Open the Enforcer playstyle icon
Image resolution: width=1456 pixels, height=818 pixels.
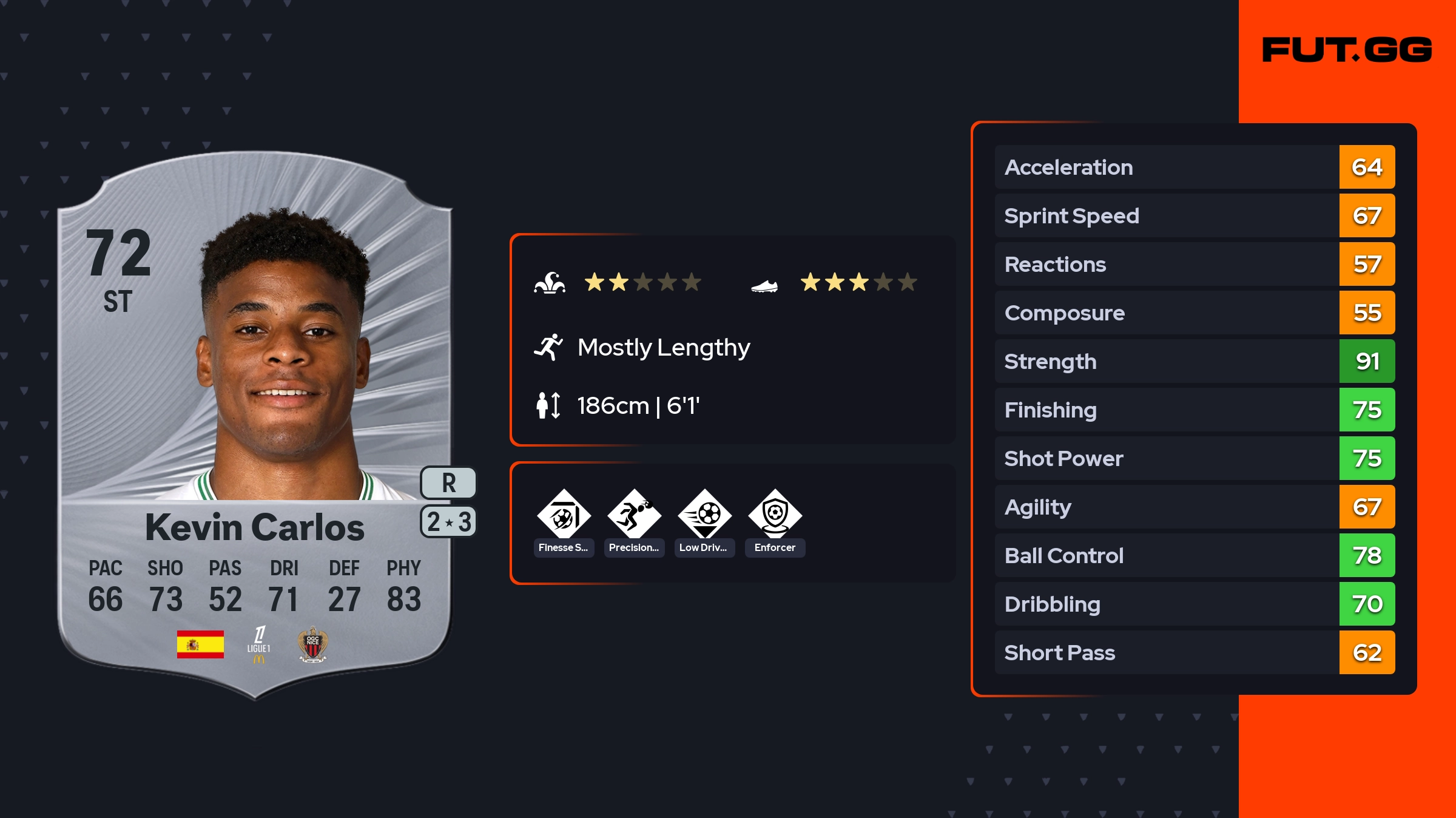[775, 515]
